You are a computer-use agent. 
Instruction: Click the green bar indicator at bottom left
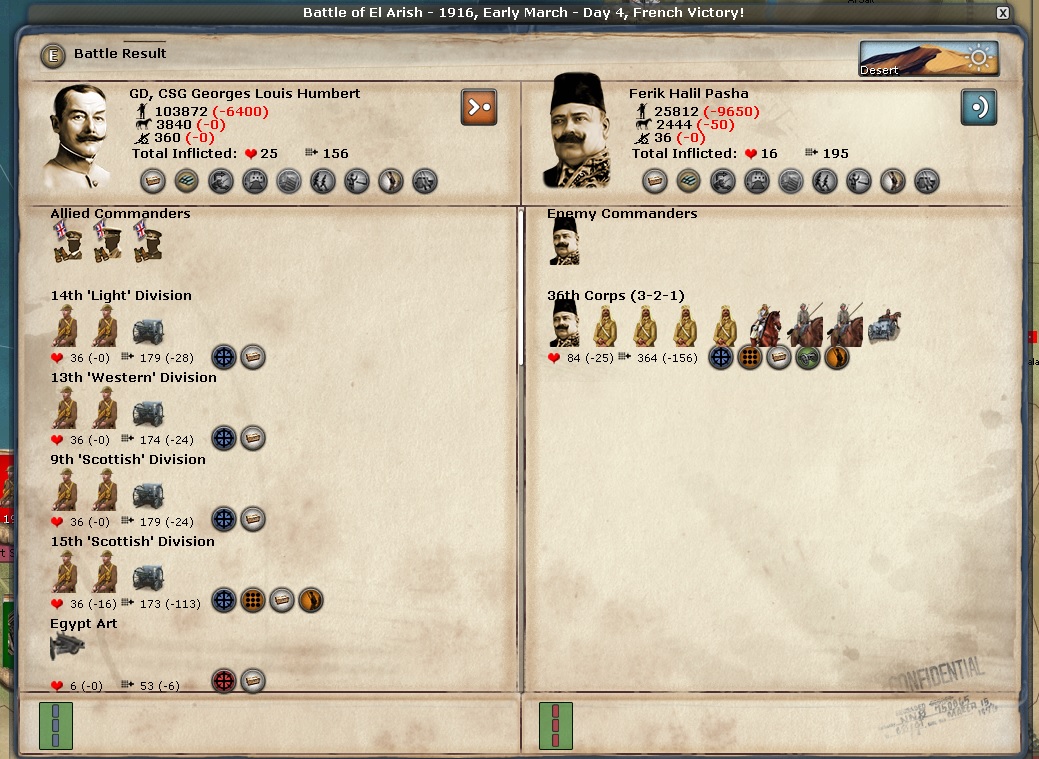click(x=56, y=726)
